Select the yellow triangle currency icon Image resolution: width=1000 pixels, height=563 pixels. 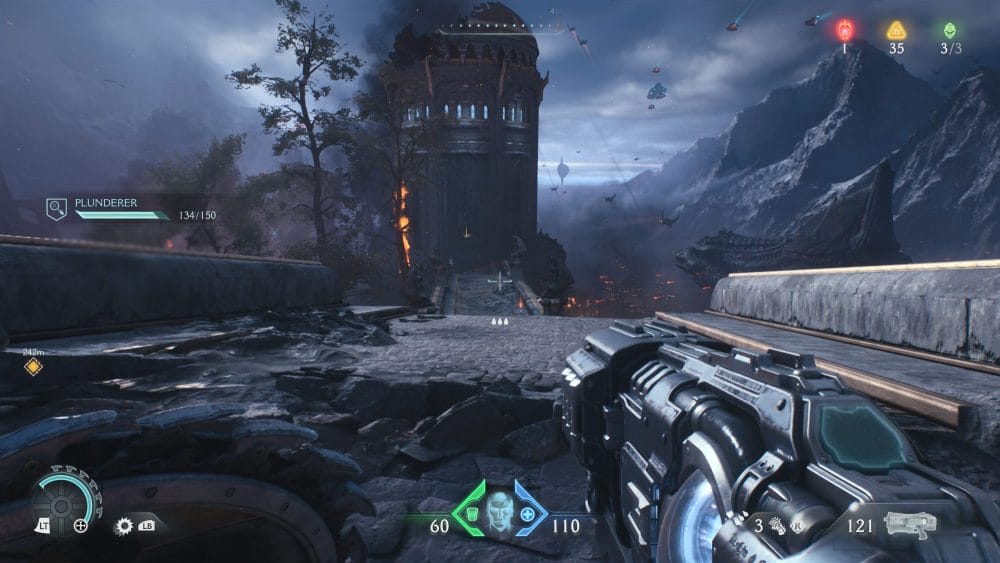click(x=896, y=31)
